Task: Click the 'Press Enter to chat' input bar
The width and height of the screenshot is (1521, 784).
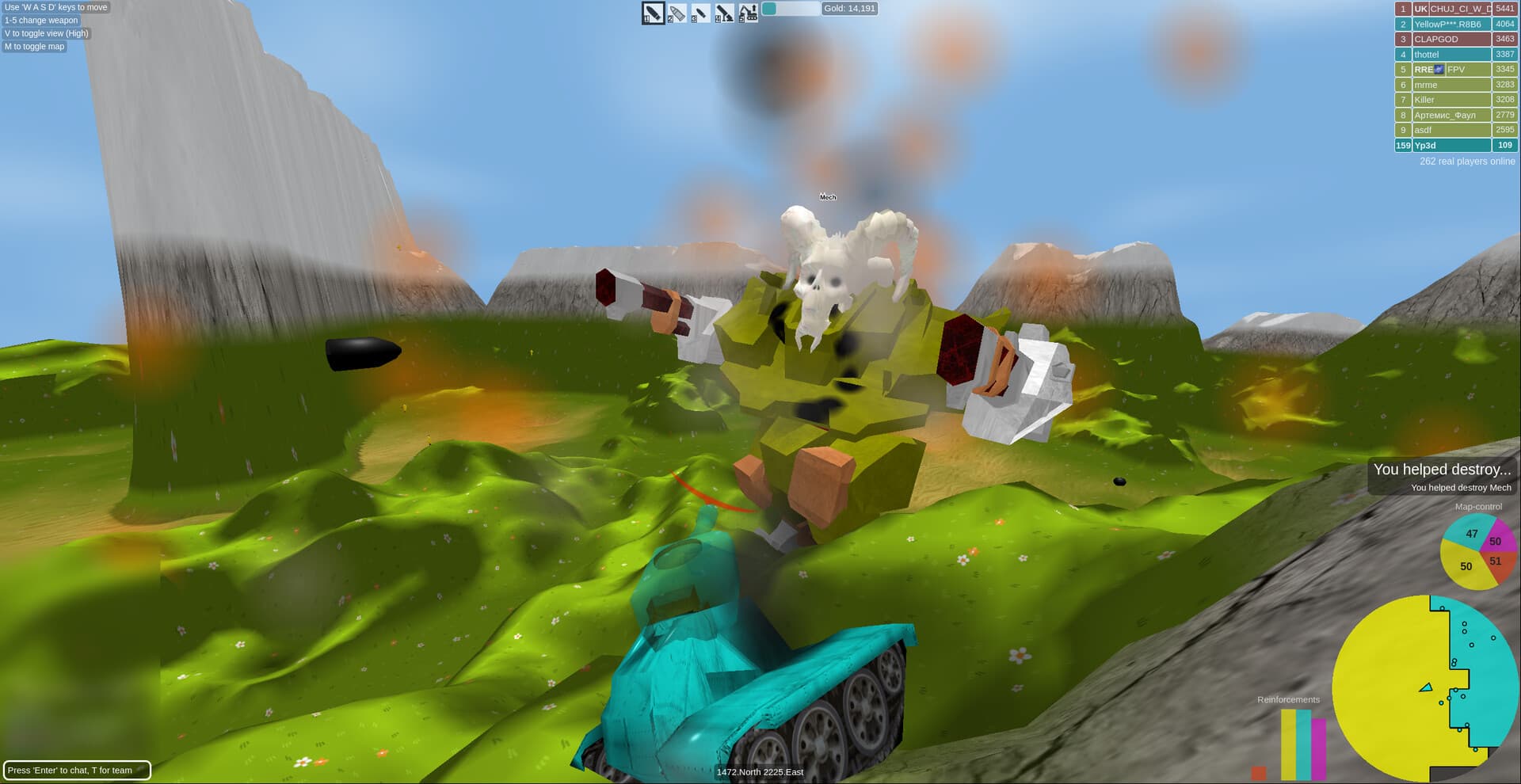Action: tap(77, 770)
